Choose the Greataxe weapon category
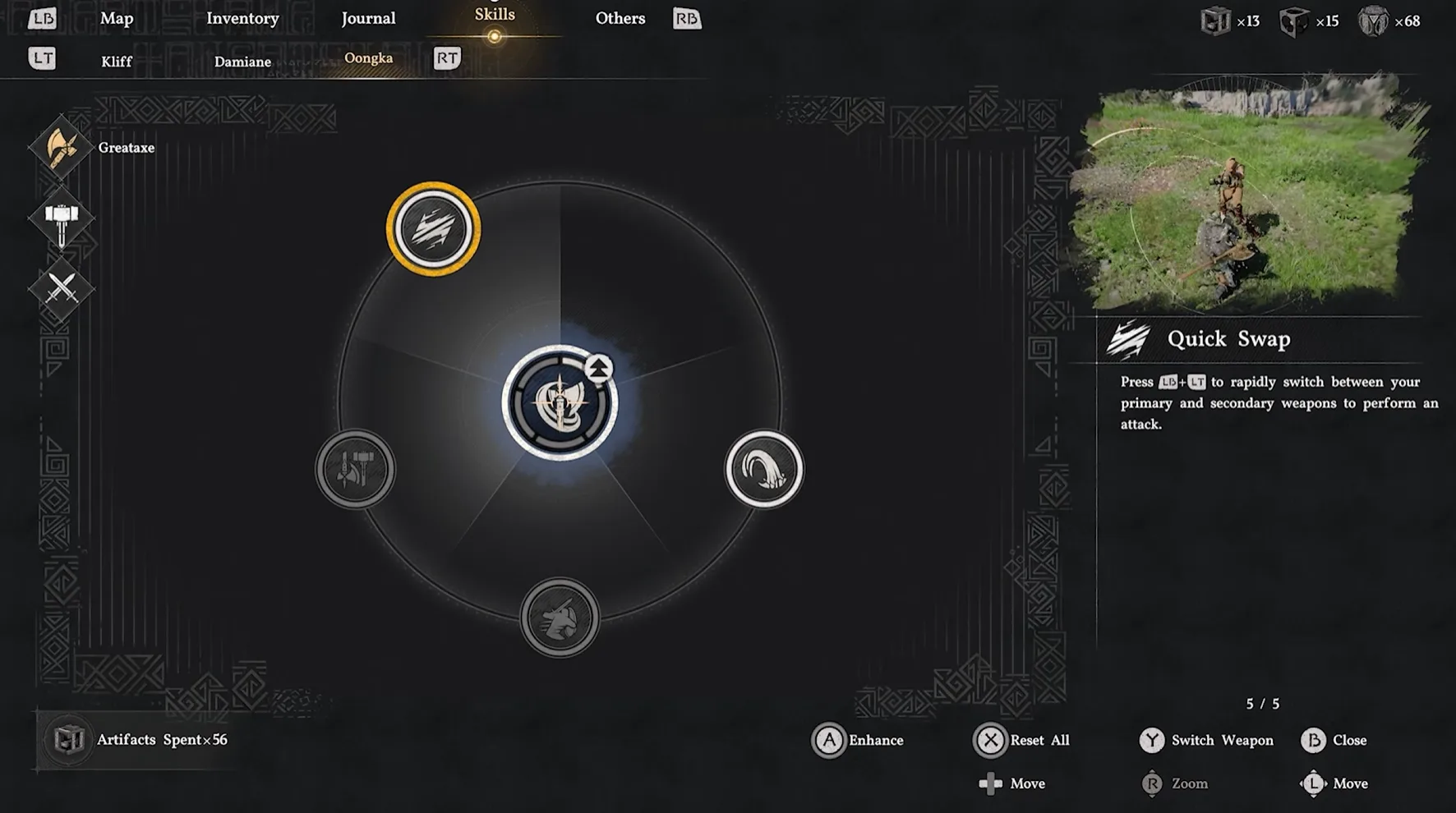Viewport: 1456px width, 813px height. pos(62,148)
